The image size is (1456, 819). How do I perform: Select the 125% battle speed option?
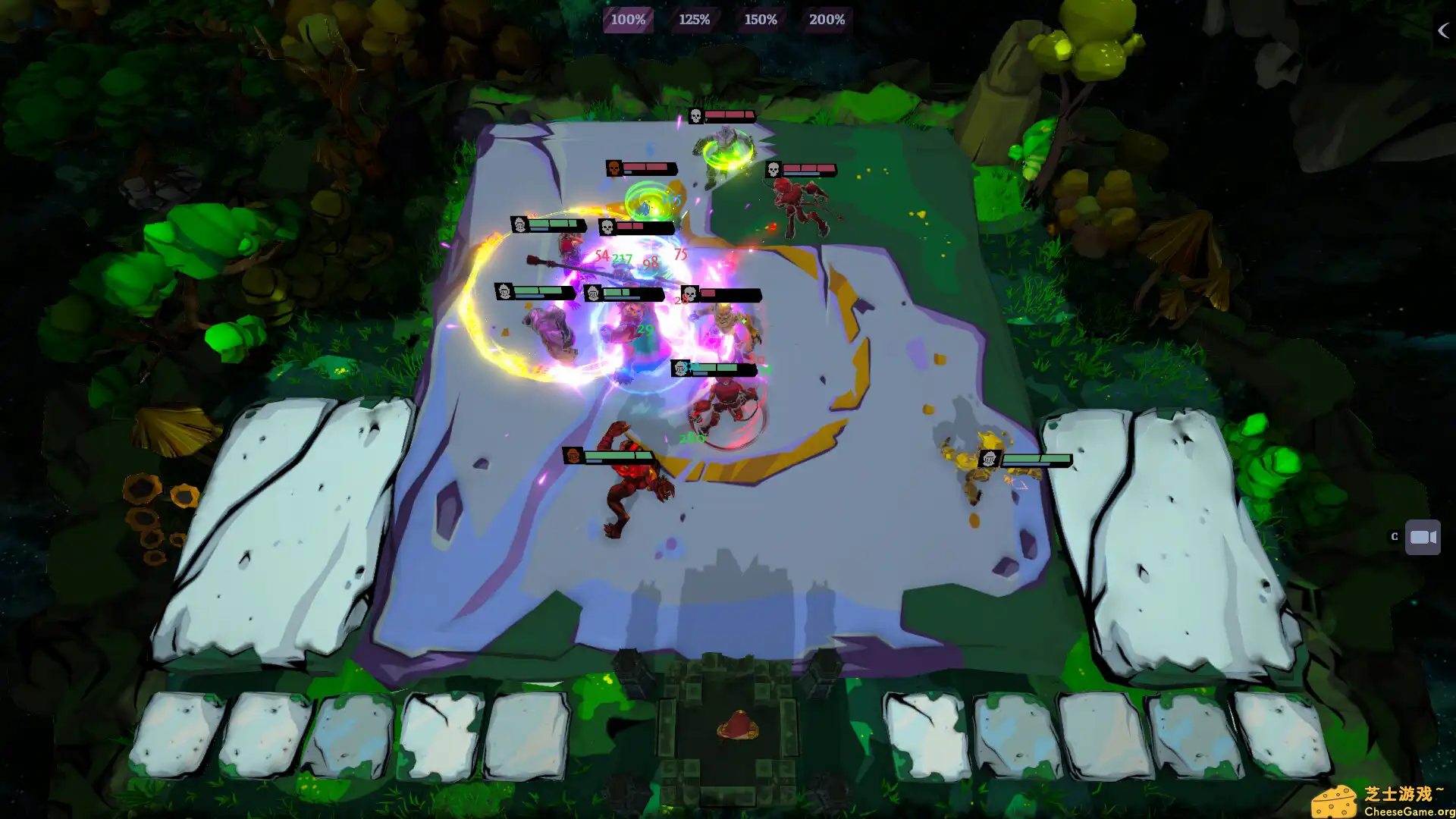tap(695, 20)
